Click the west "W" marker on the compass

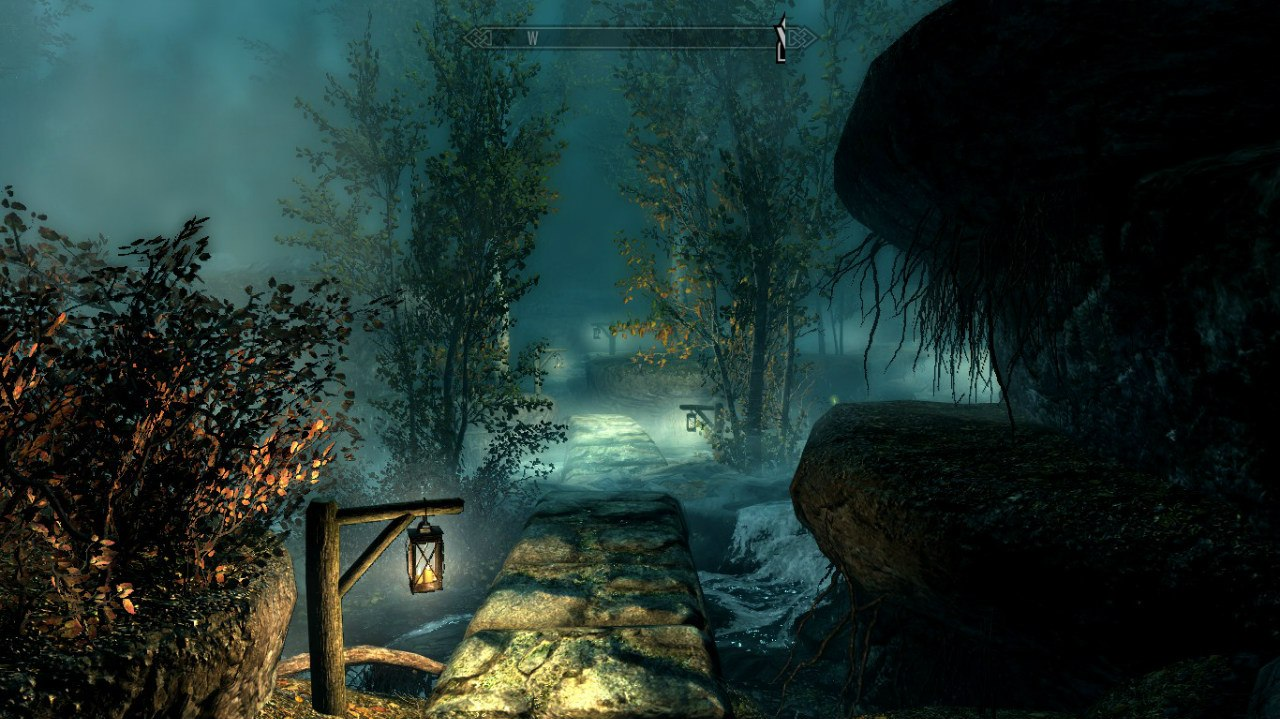[x=533, y=39]
